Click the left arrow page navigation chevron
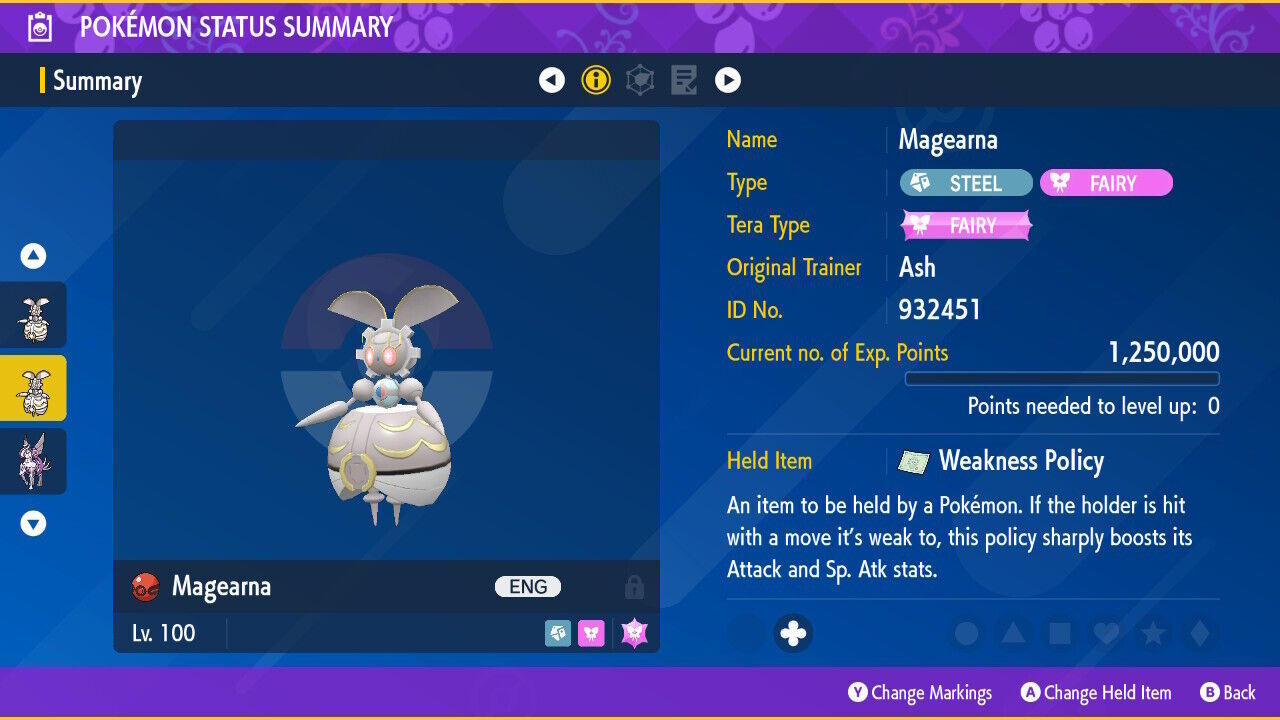 point(552,79)
